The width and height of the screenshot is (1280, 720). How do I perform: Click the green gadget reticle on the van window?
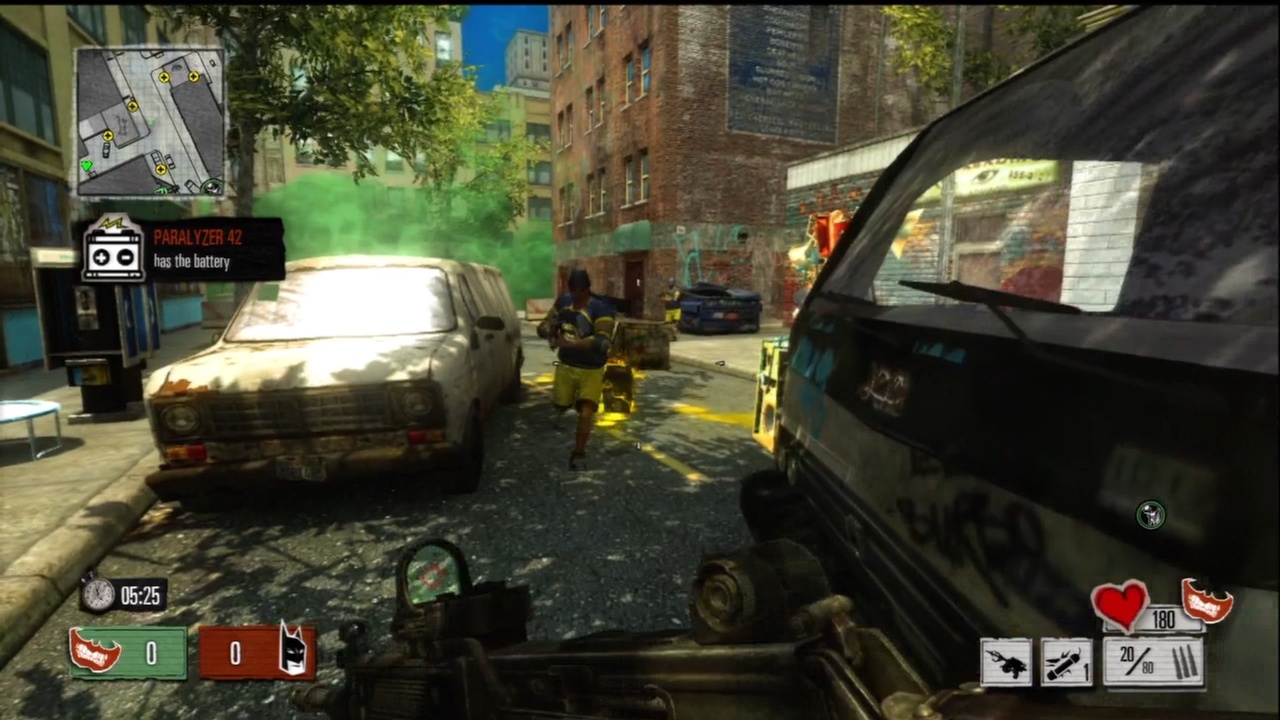coord(1149,514)
